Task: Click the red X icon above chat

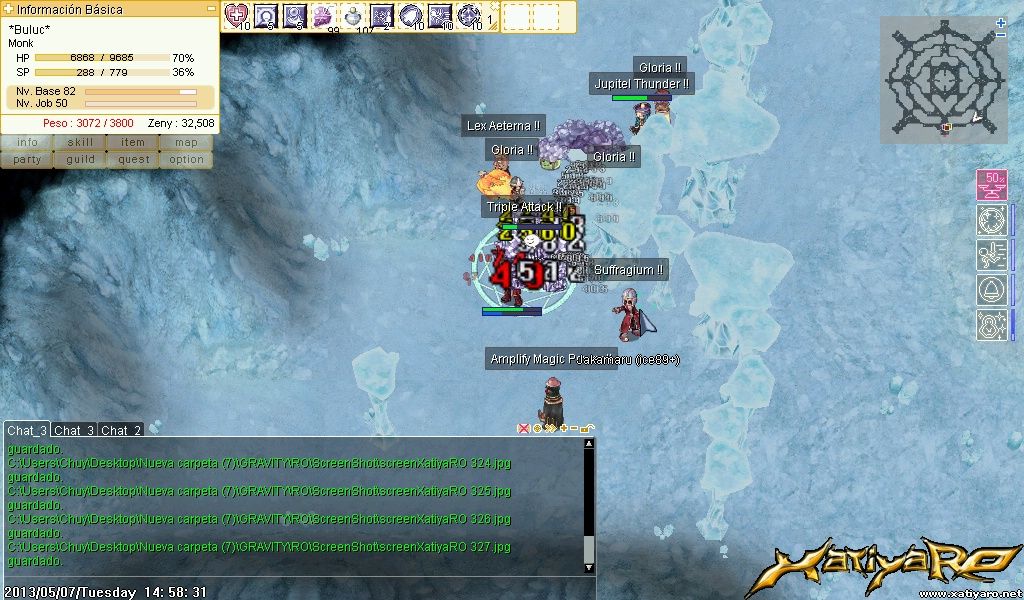Action: pyautogui.click(x=523, y=429)
